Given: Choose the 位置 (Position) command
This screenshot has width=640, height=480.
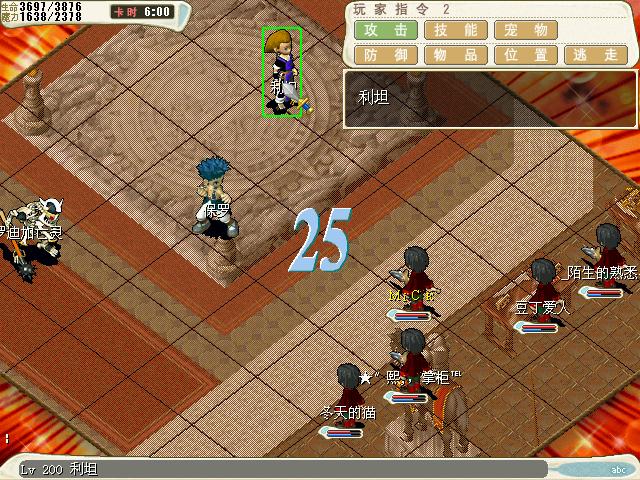Looking at the screenshot, I should [x=526, y=55].
